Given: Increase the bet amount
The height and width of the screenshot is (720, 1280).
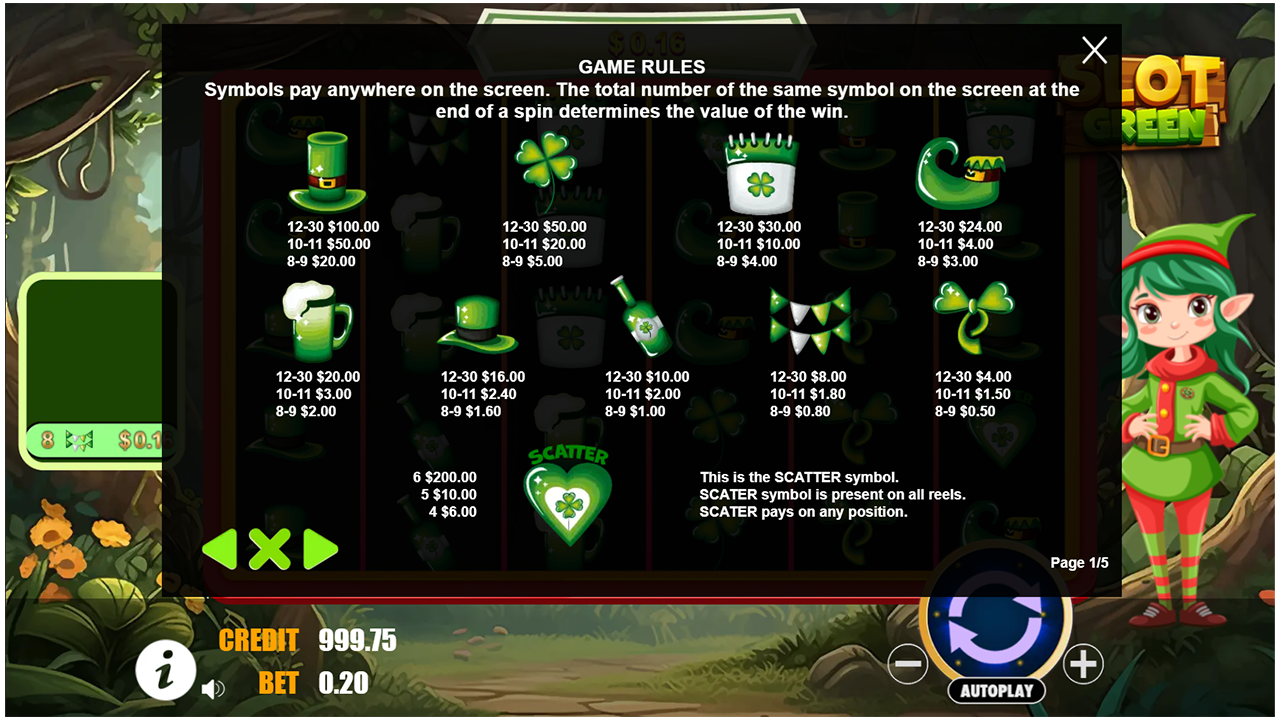Looking at the screenshot, I should pos(1083,664).
